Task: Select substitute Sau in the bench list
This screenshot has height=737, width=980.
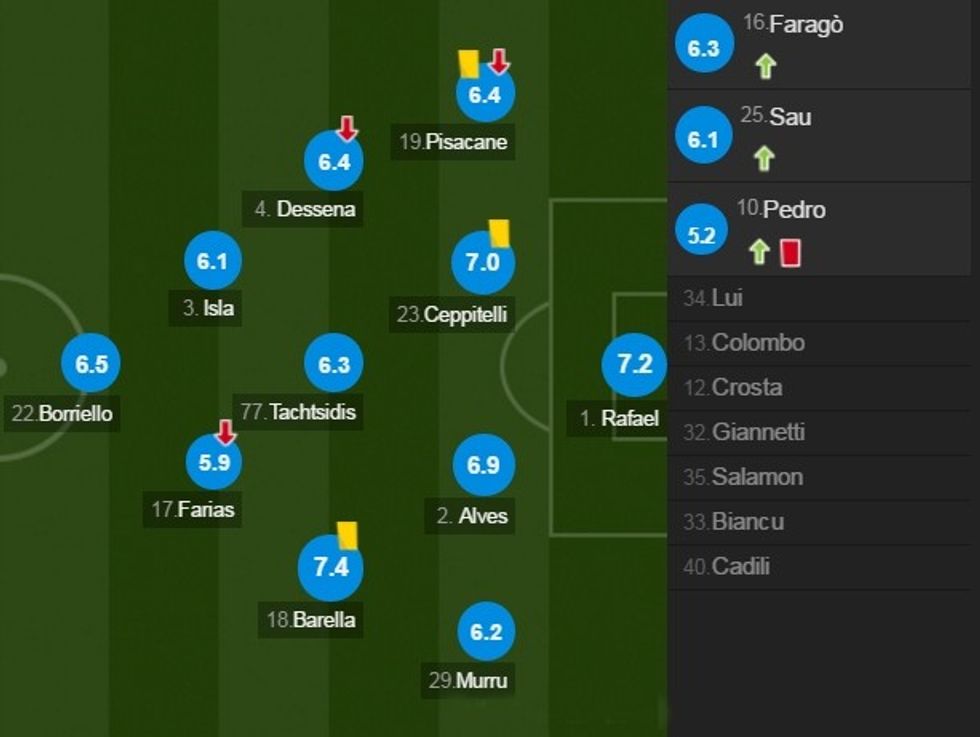Action: tap(823, 137)
